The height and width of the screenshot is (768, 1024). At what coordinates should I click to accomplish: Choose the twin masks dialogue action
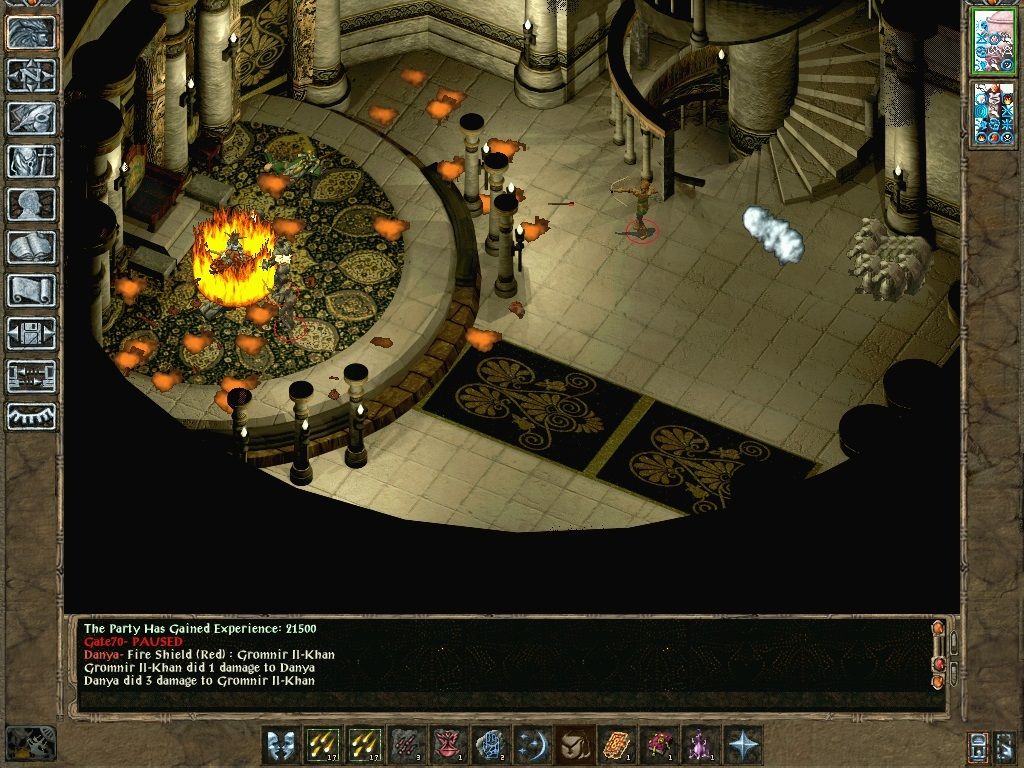[280, 745]
